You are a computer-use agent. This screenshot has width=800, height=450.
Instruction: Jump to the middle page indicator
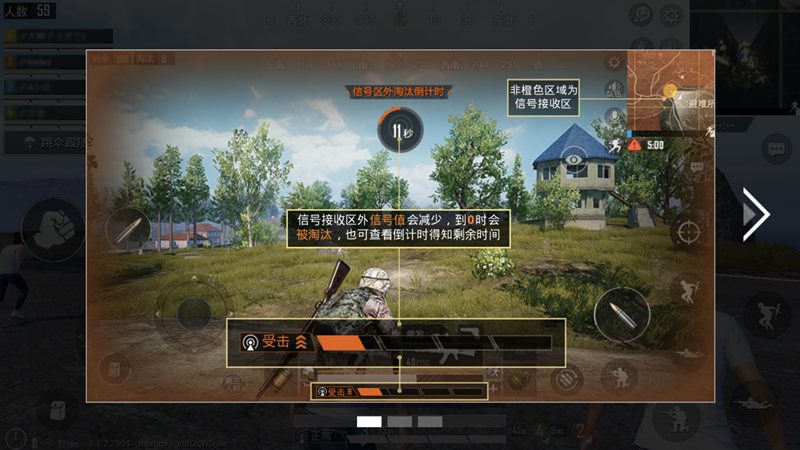(400, 422)
